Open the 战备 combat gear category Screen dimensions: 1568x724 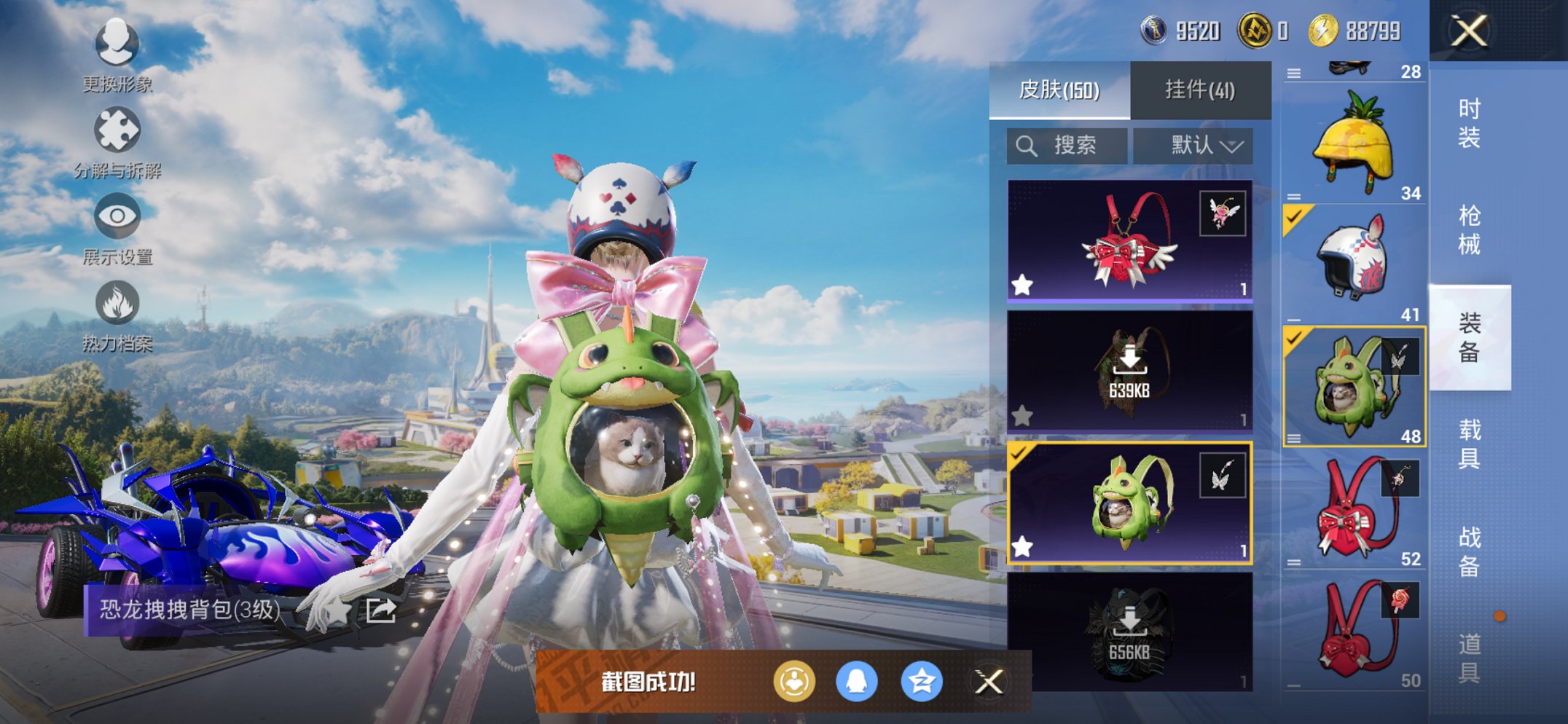[x=1469, y=551]
